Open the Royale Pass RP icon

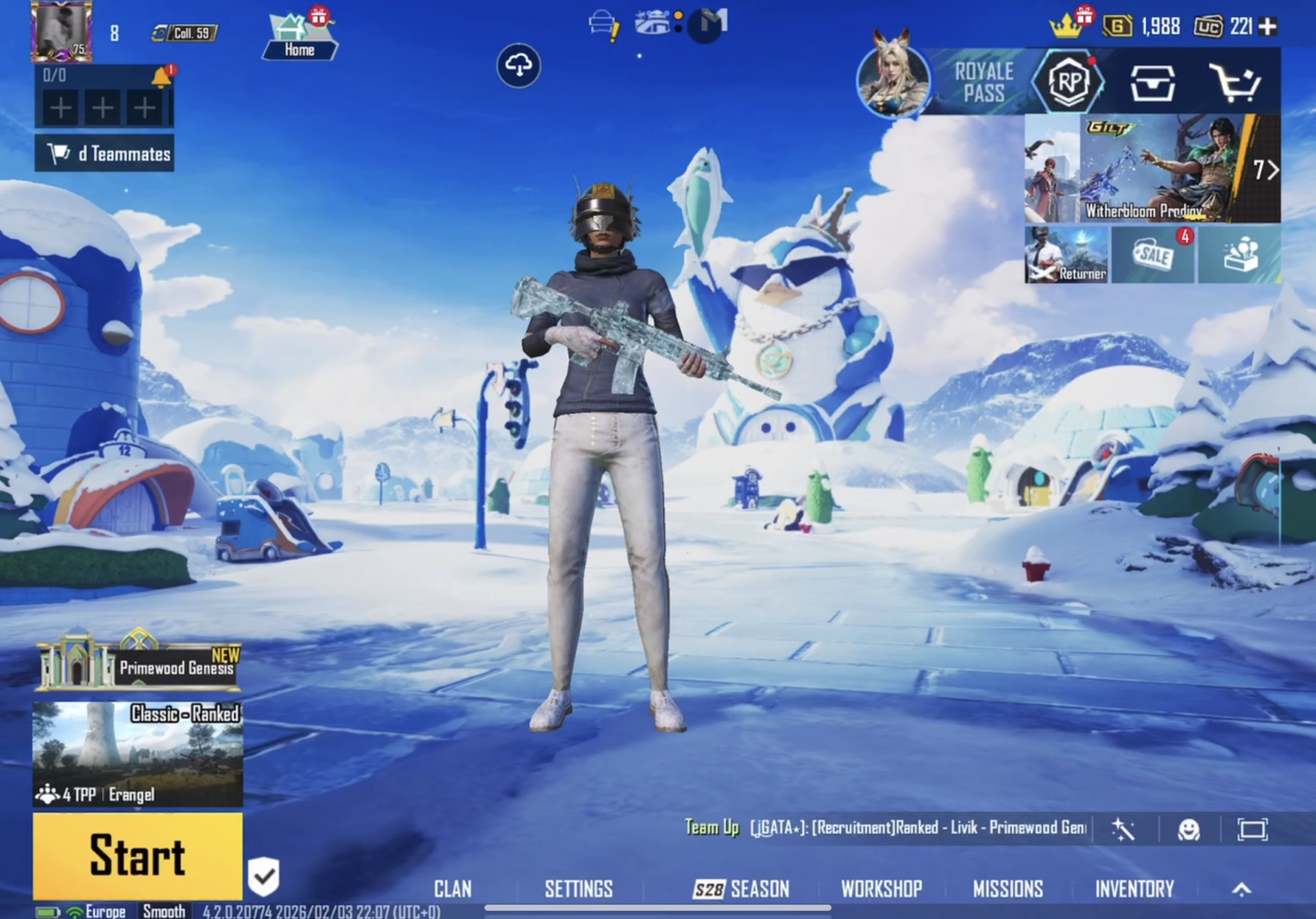click(x=1071, y=82)
